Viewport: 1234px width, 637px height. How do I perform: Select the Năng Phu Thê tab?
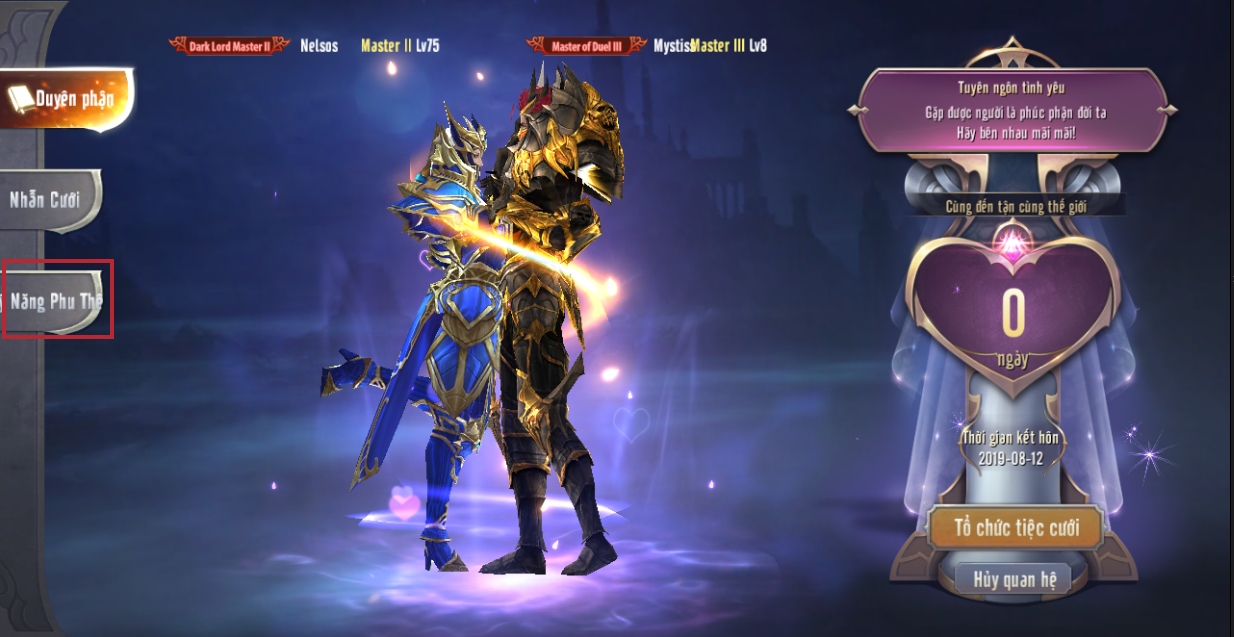tap(56, 300)
